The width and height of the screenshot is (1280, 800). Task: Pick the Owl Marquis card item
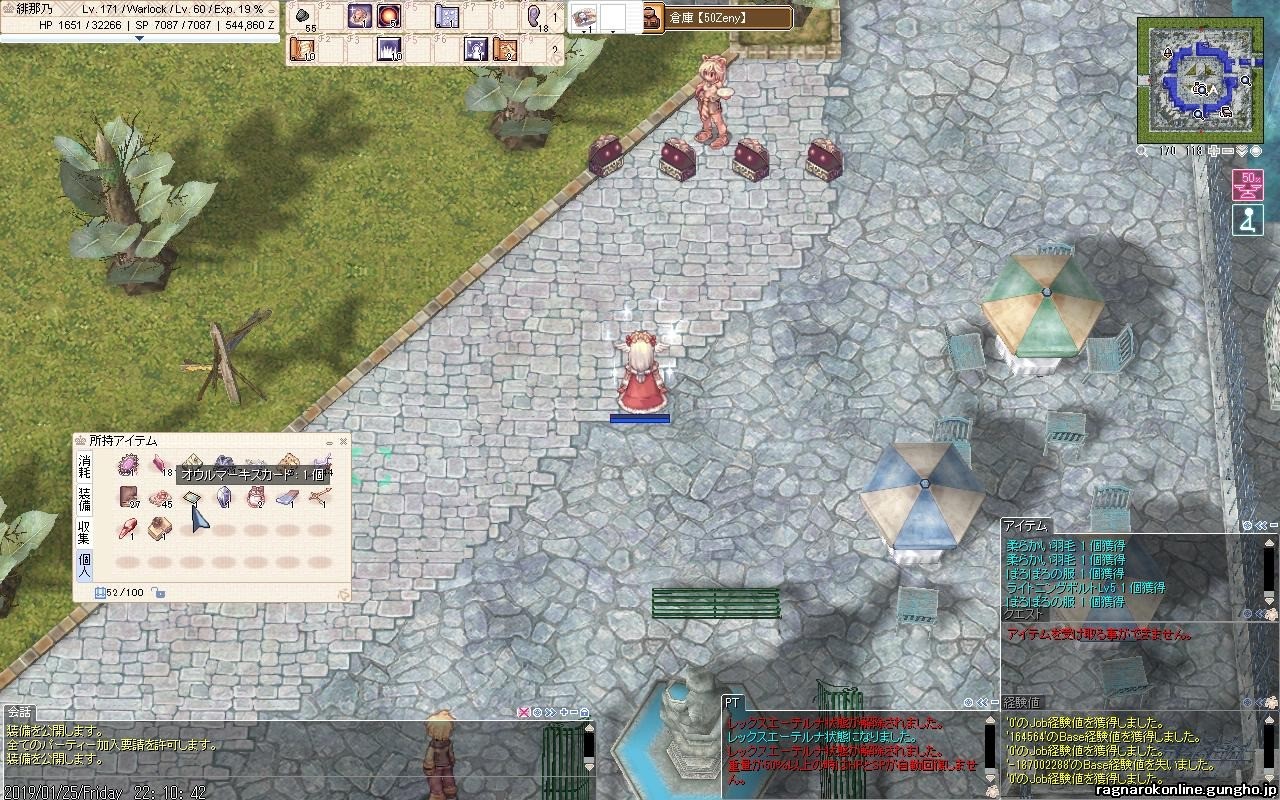[192, 497]
